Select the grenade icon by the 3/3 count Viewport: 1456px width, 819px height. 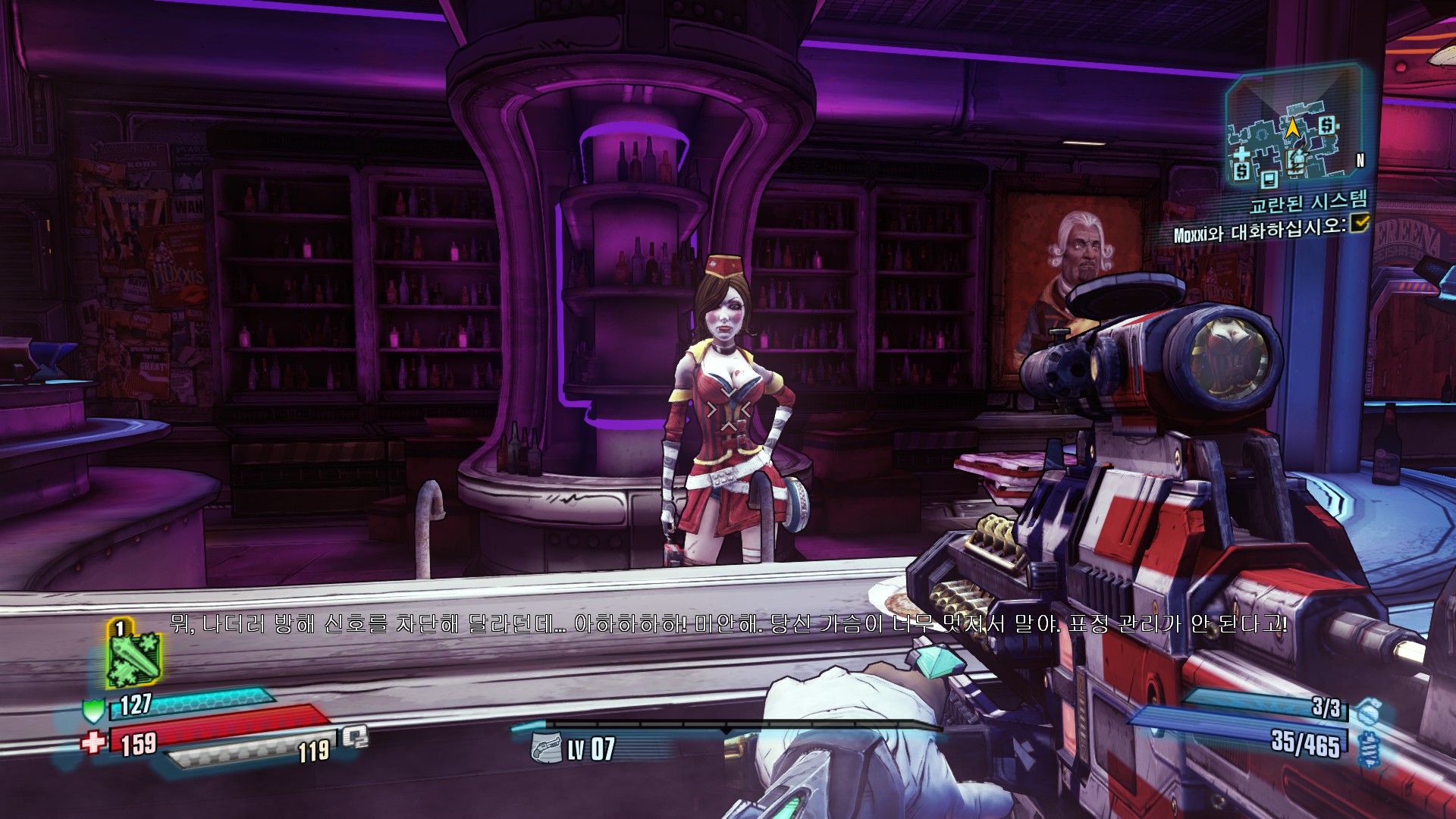point(1367,712)
